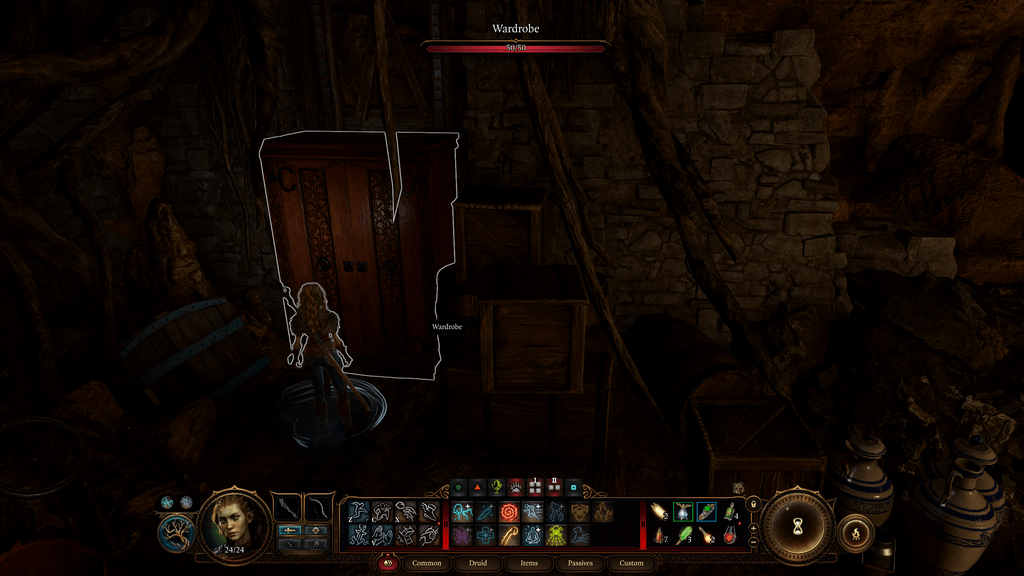The height and width of the screenshot is (576, 1024).
Task: Cast the blue healing cross spell
Action: click(485, 536)
